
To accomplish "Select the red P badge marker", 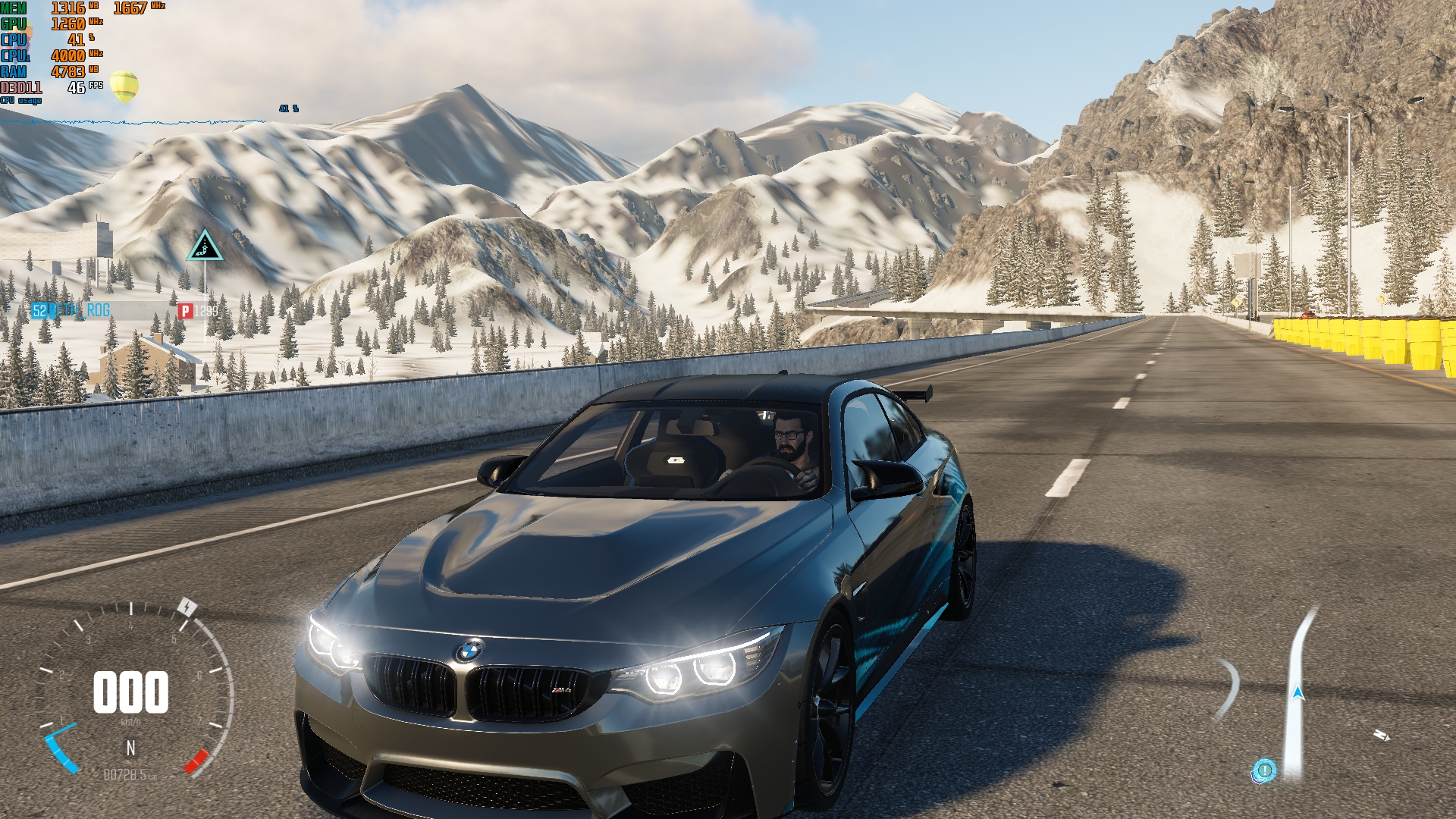I will point(185,311).
